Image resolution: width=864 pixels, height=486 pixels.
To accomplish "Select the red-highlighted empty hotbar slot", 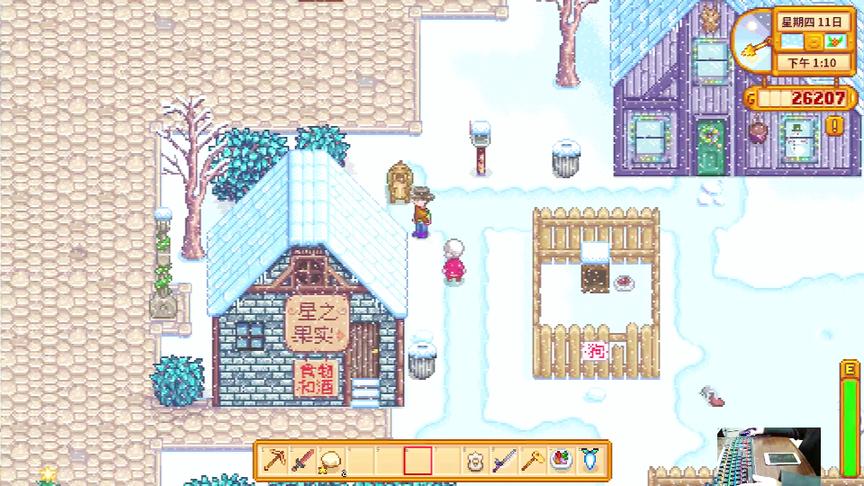I will click(x=417, y=461).
